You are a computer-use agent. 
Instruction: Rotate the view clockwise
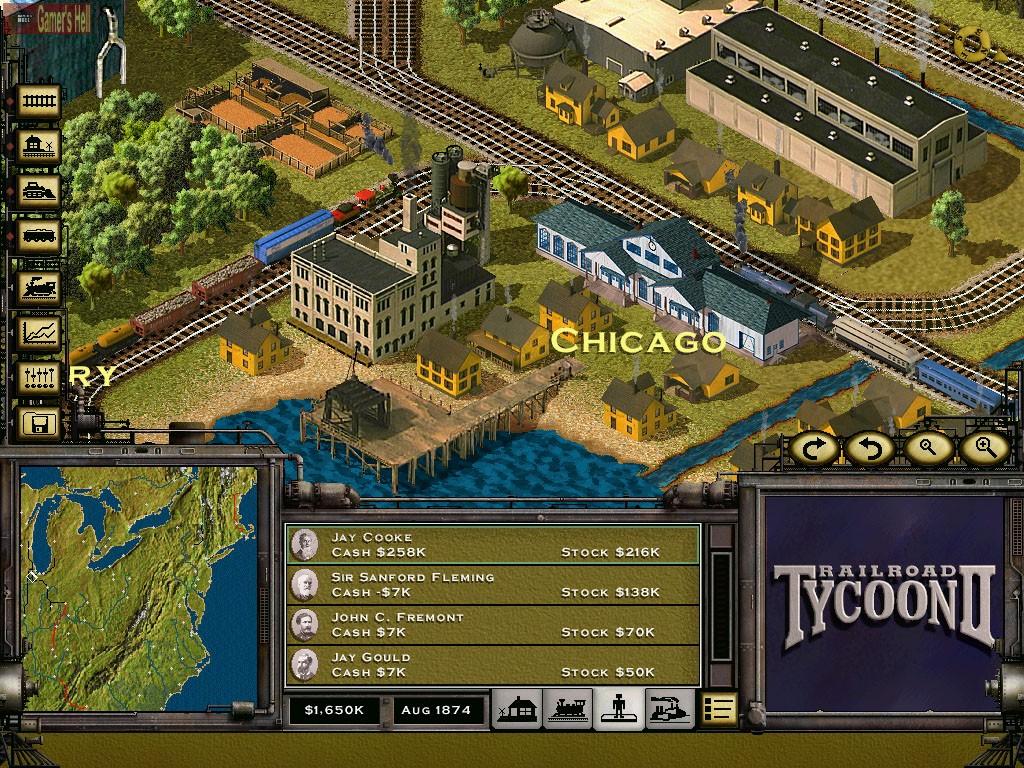tap(816, 449)
